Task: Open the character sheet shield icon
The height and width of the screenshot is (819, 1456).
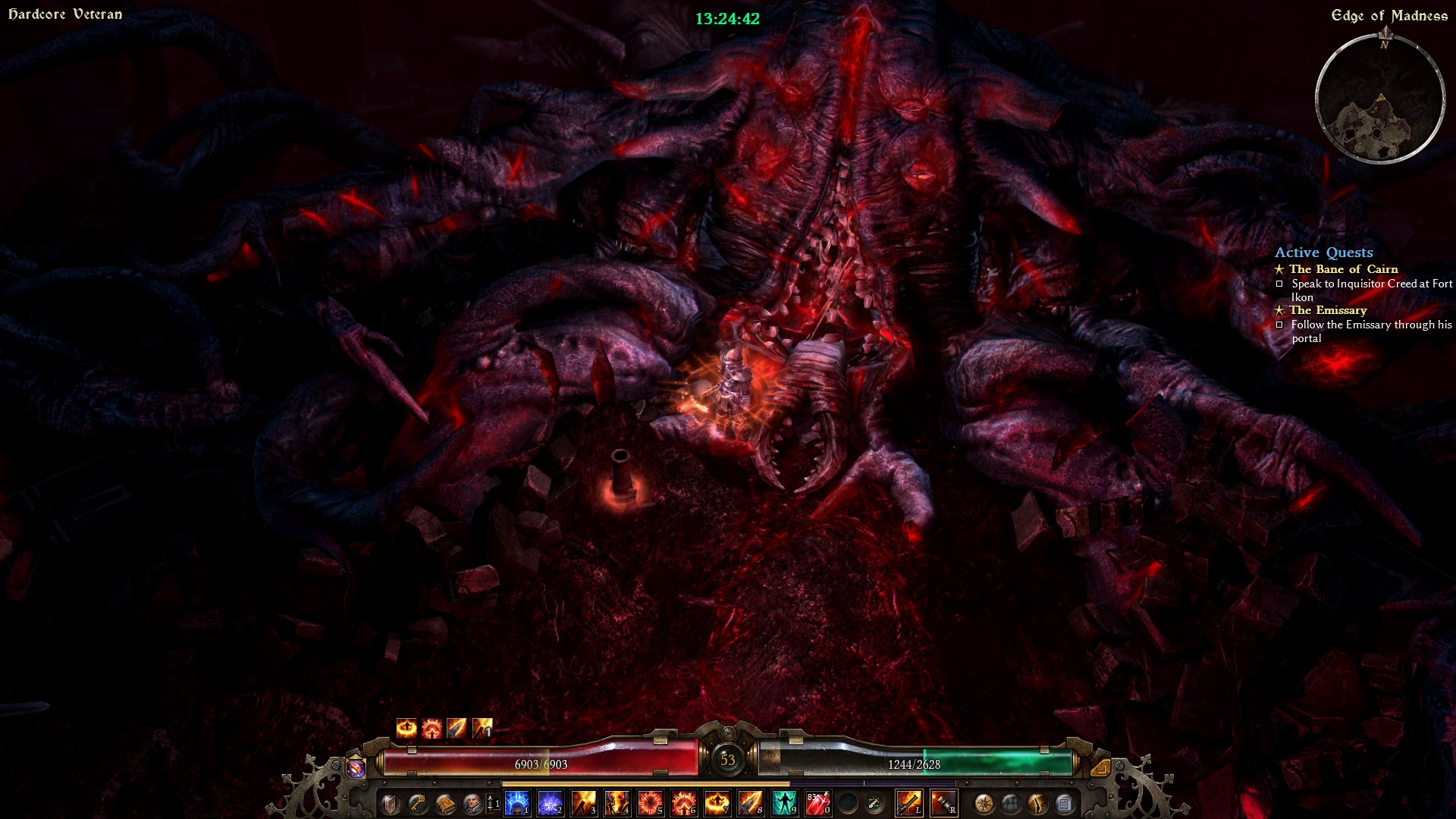Action: pyautogui.click(x=391, y=803)
